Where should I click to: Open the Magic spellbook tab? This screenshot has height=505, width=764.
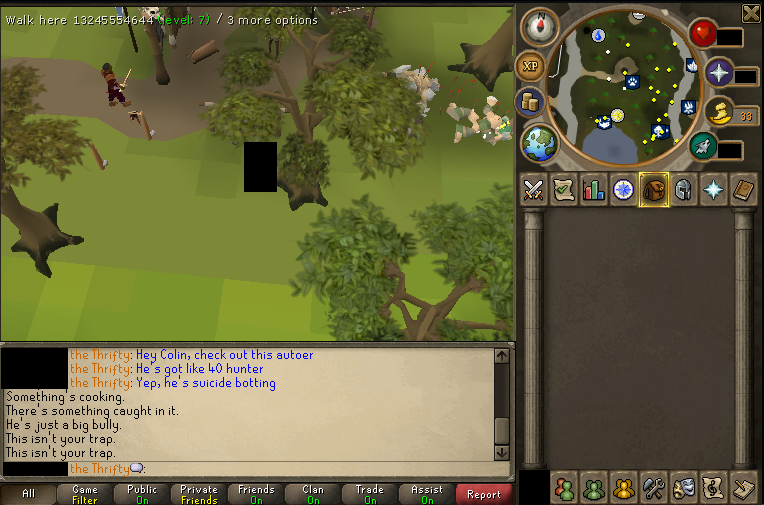click(743, 189)
